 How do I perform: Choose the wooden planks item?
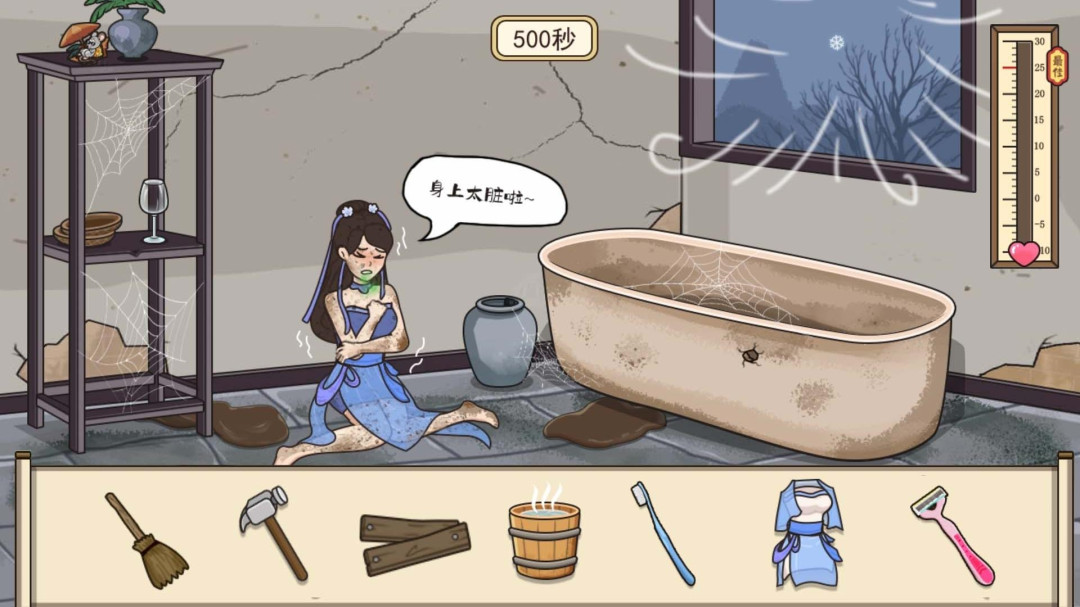[414, 542]
